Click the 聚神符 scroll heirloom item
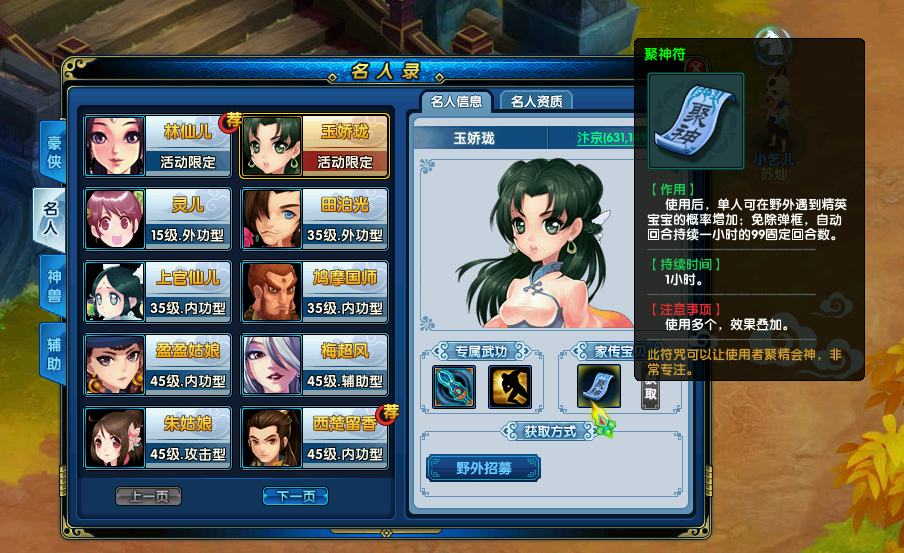 [x=598, y=387]
